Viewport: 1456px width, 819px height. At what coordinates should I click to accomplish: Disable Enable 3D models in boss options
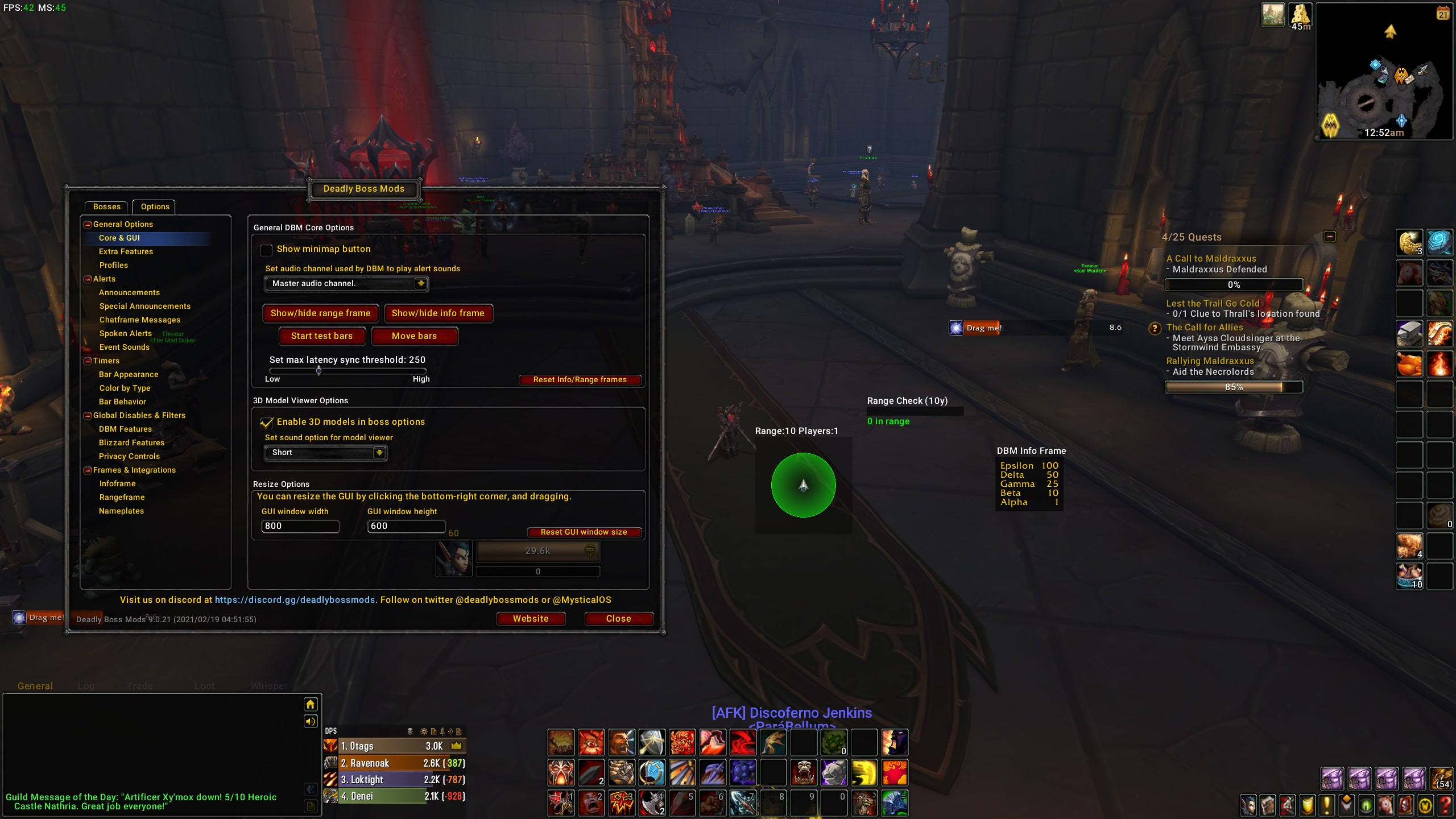coord(267,422)
